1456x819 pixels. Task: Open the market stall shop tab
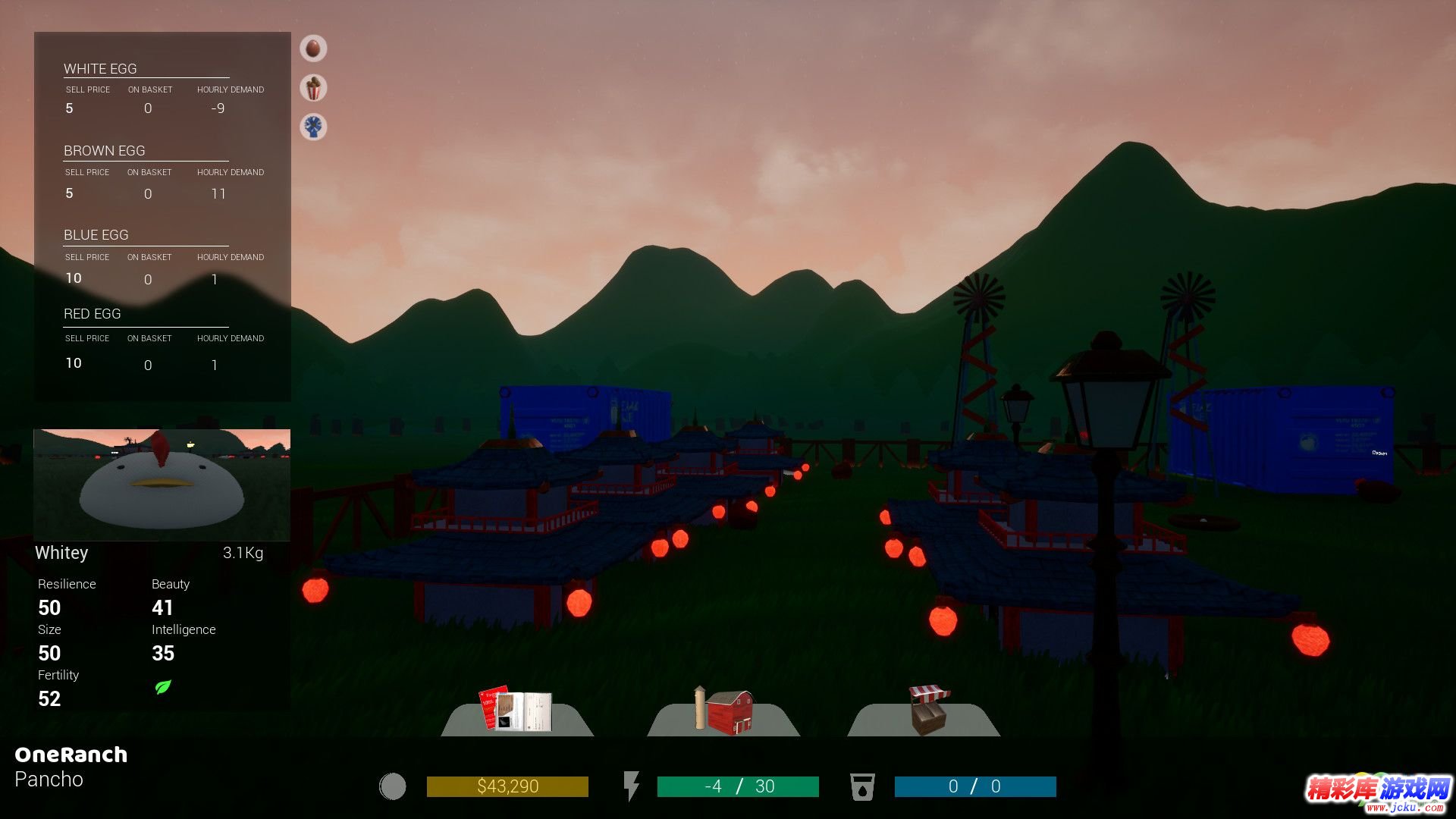click(x=927, y=711)
